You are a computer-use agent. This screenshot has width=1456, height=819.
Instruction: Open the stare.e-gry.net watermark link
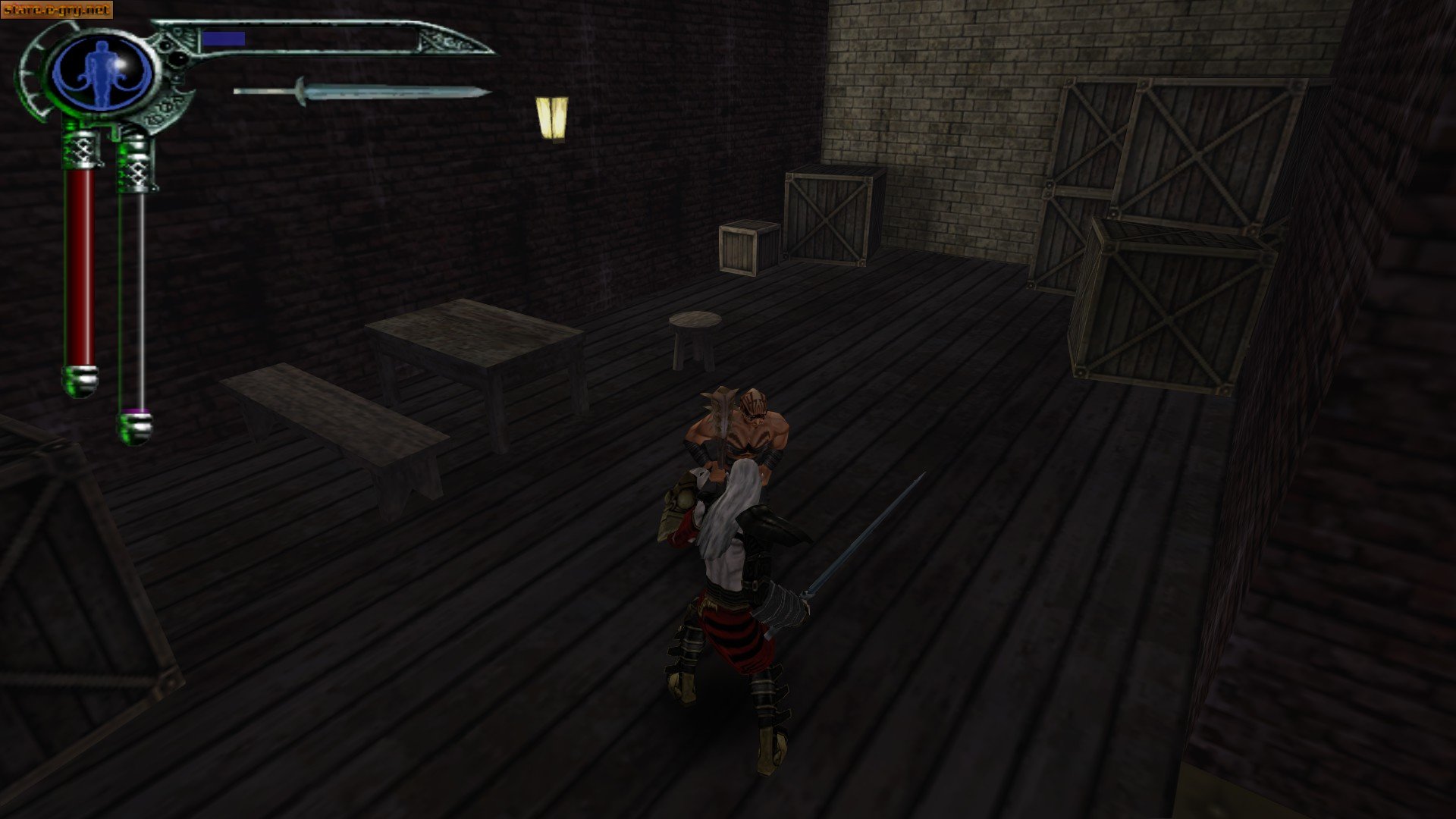click(57, 8)
